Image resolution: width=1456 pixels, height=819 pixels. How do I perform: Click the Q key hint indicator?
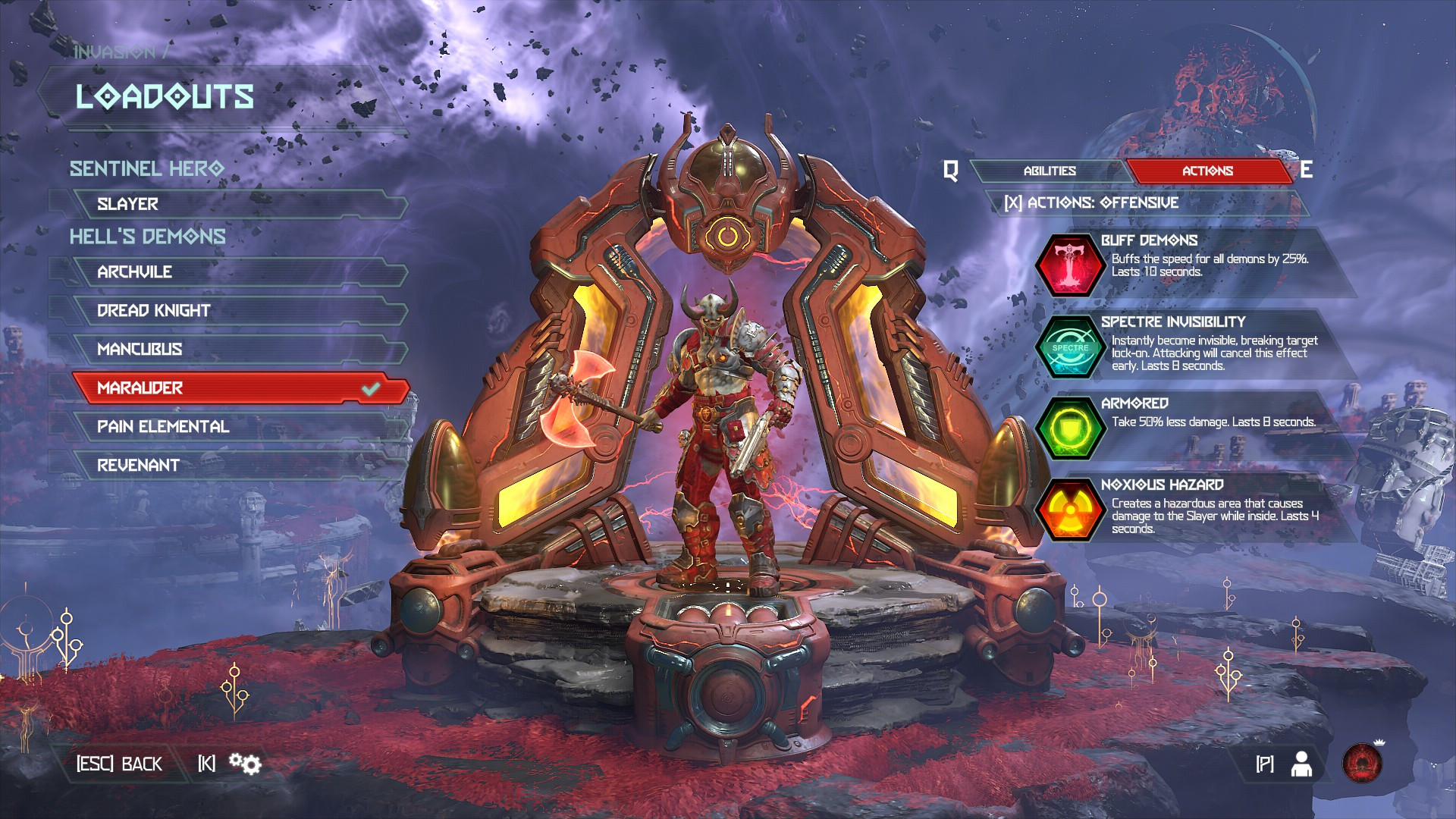(x=949, y=171)
